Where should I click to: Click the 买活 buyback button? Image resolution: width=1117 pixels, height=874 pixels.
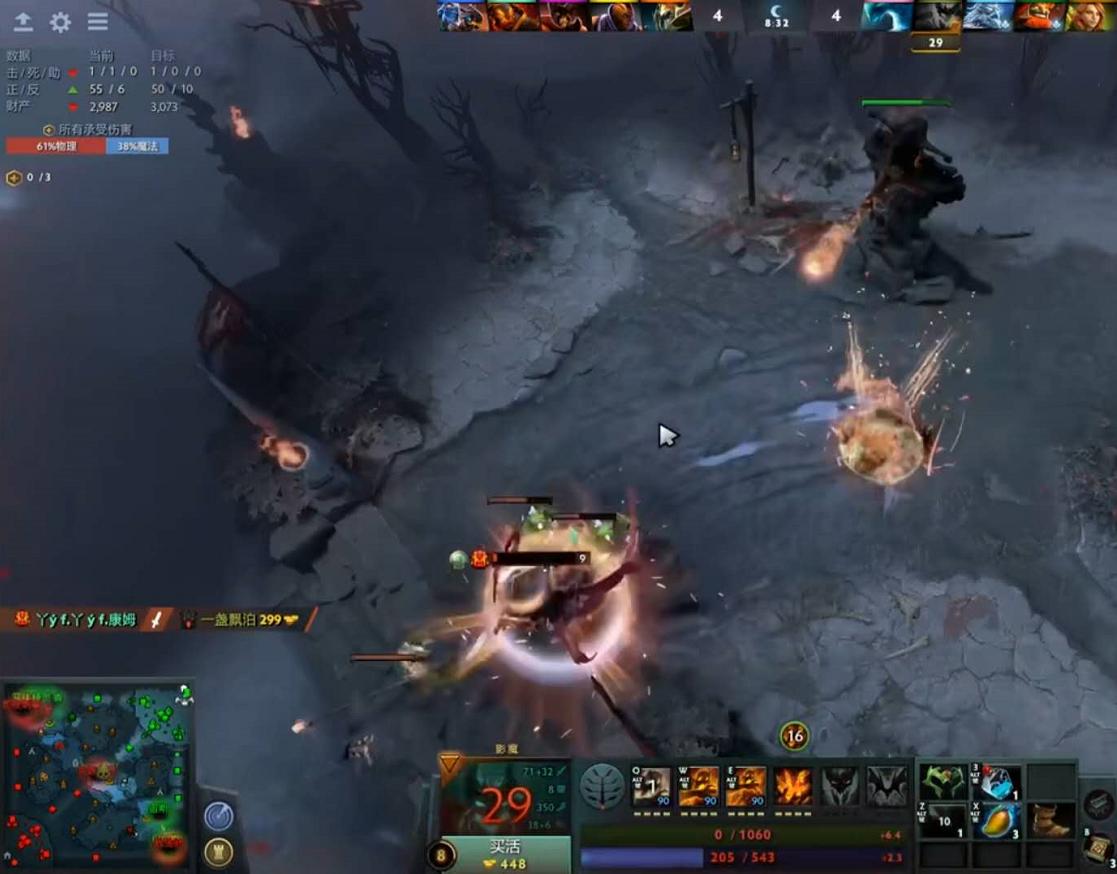[506, 855]
